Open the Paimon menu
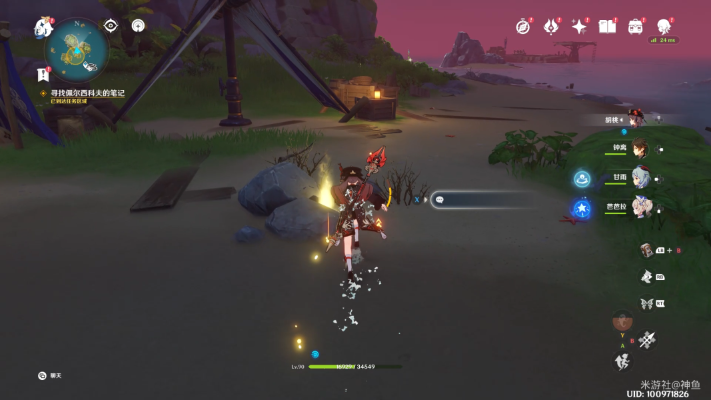 click(x=43, y=27)
